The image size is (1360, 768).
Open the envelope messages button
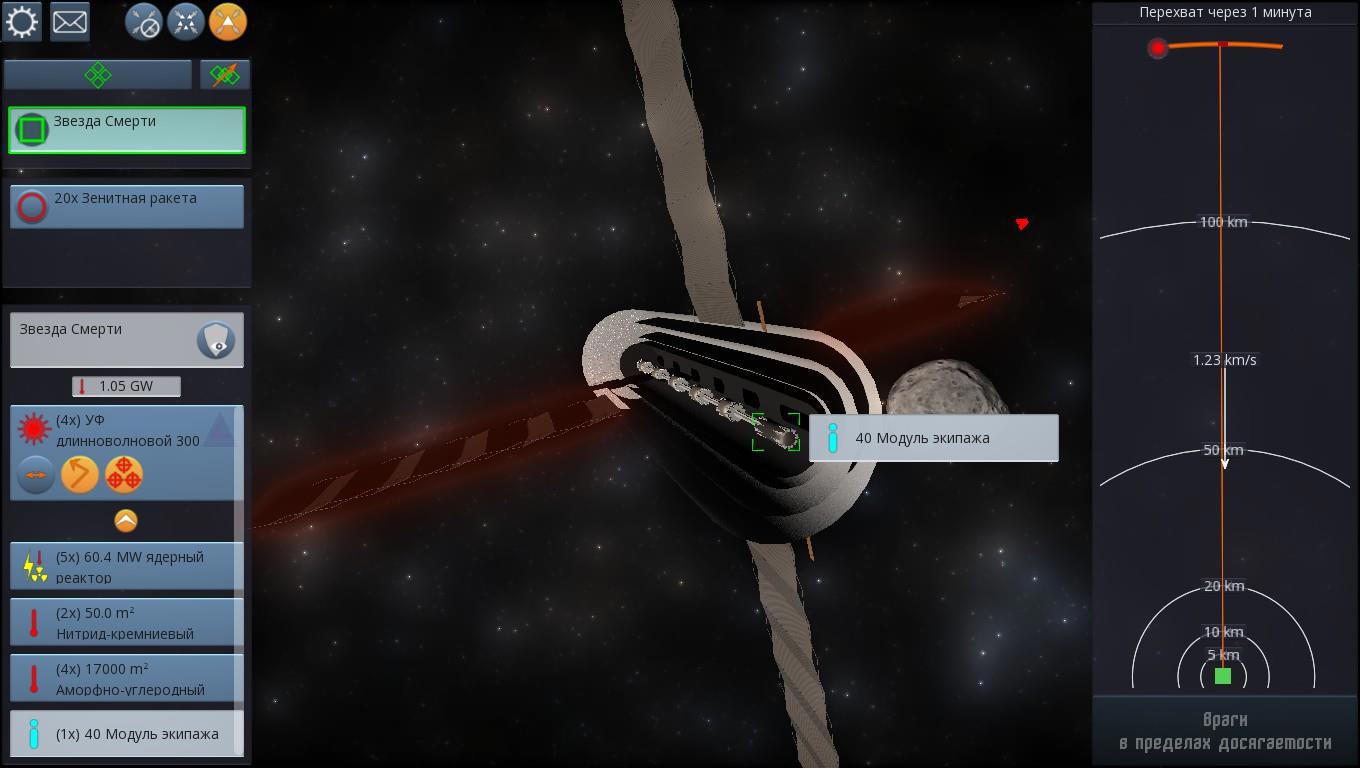pyautogui.click(x=70, y=22)
